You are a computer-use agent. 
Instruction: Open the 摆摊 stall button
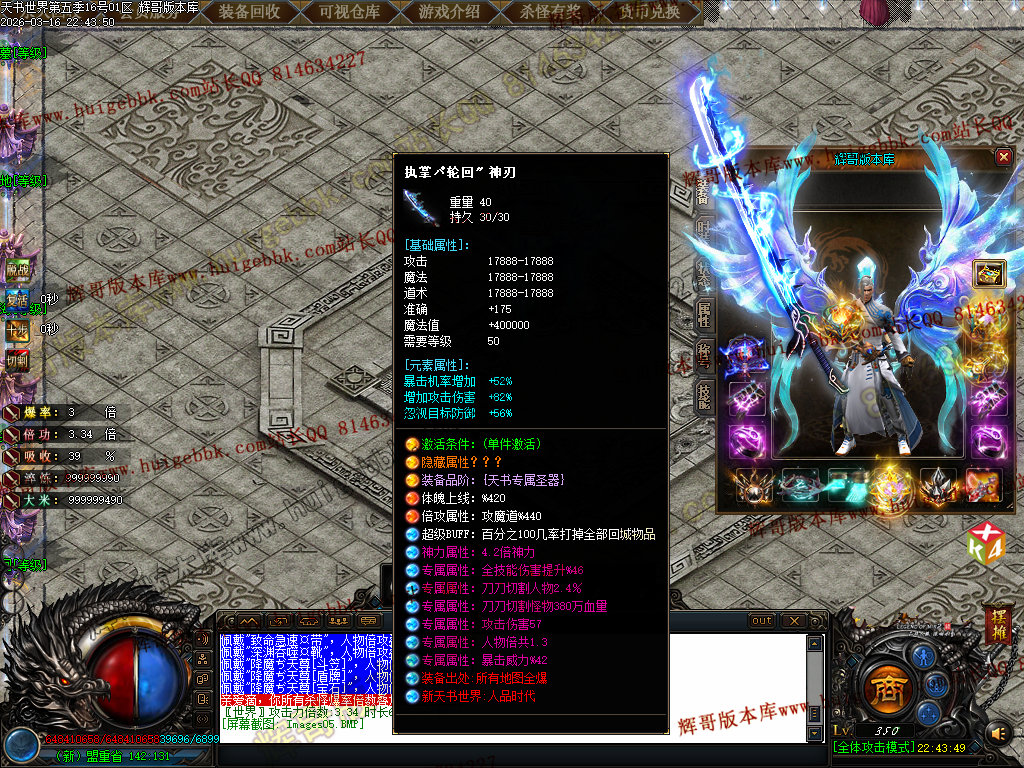coord(999,622)
